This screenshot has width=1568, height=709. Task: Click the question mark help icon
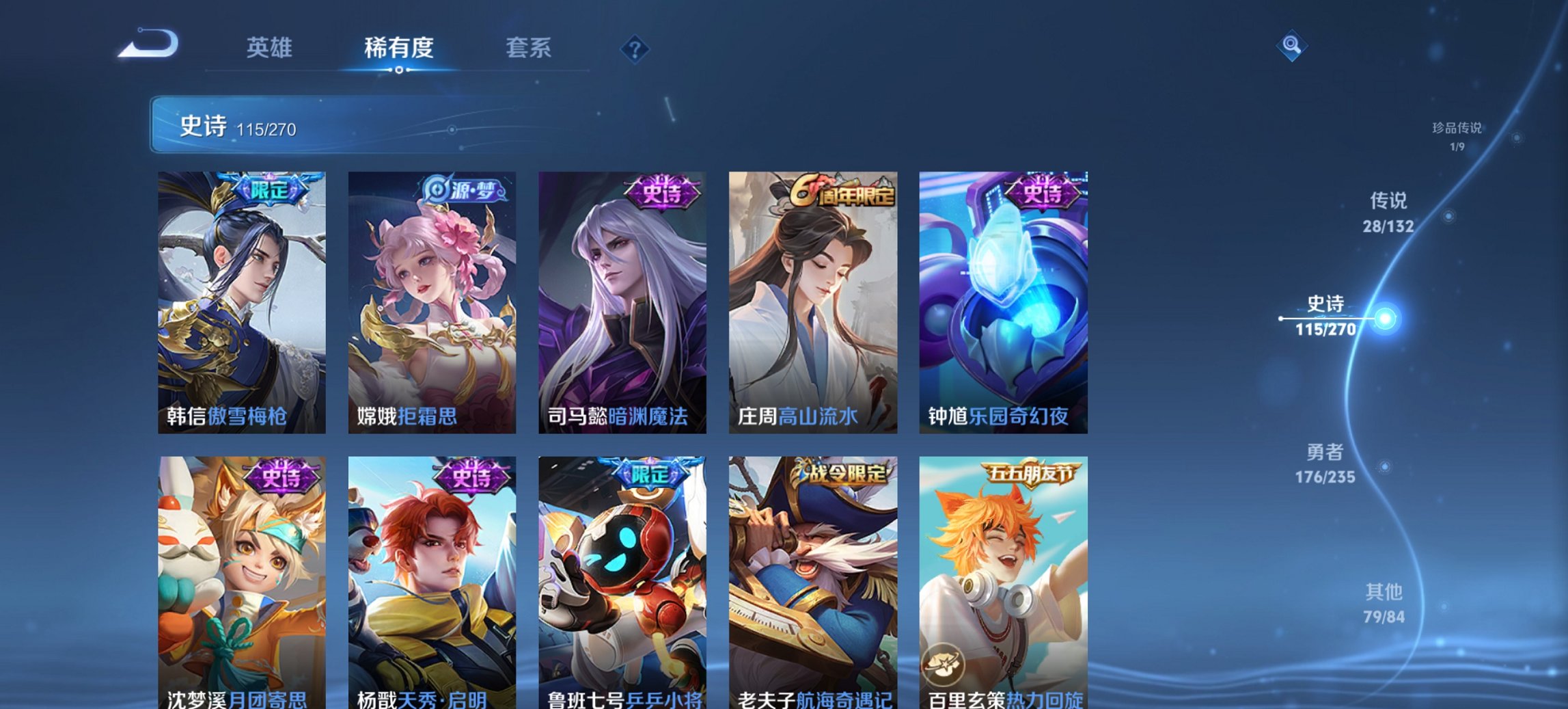coord(635,49)
